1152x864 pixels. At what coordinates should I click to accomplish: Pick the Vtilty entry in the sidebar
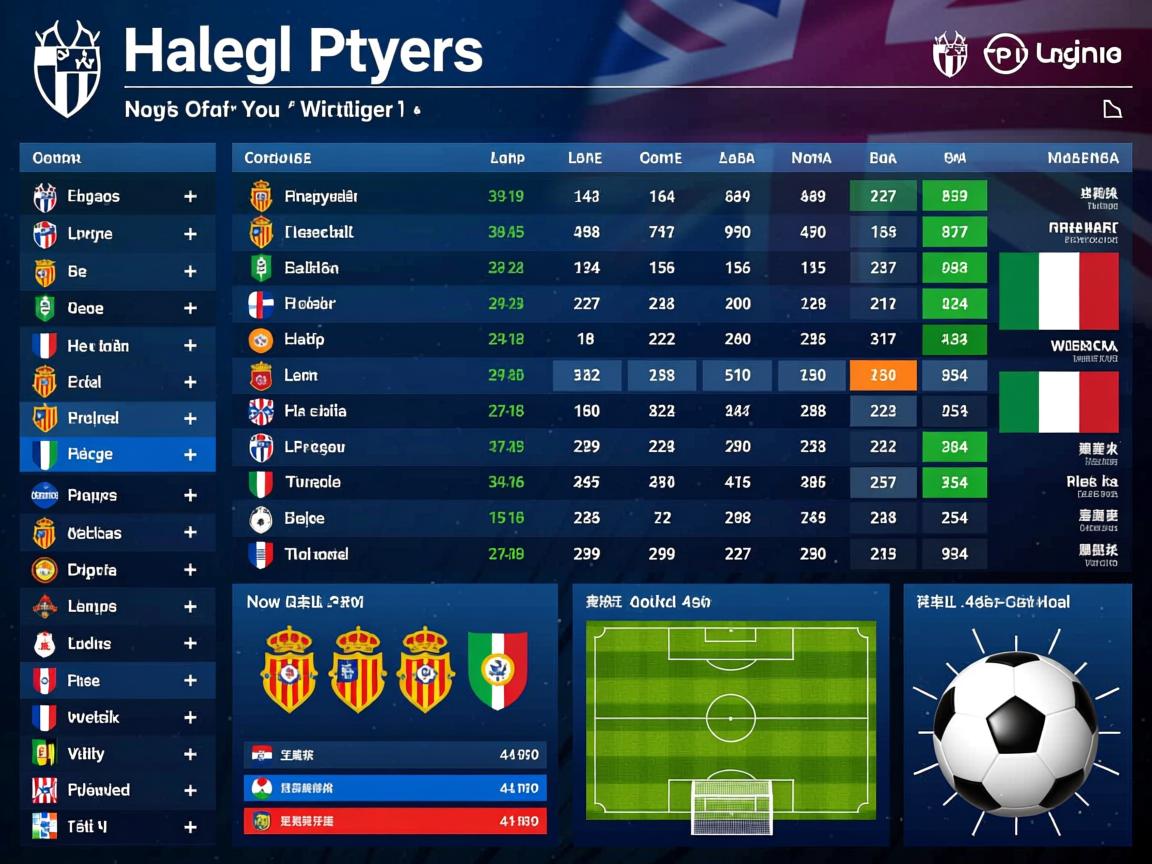coord(86,754)
